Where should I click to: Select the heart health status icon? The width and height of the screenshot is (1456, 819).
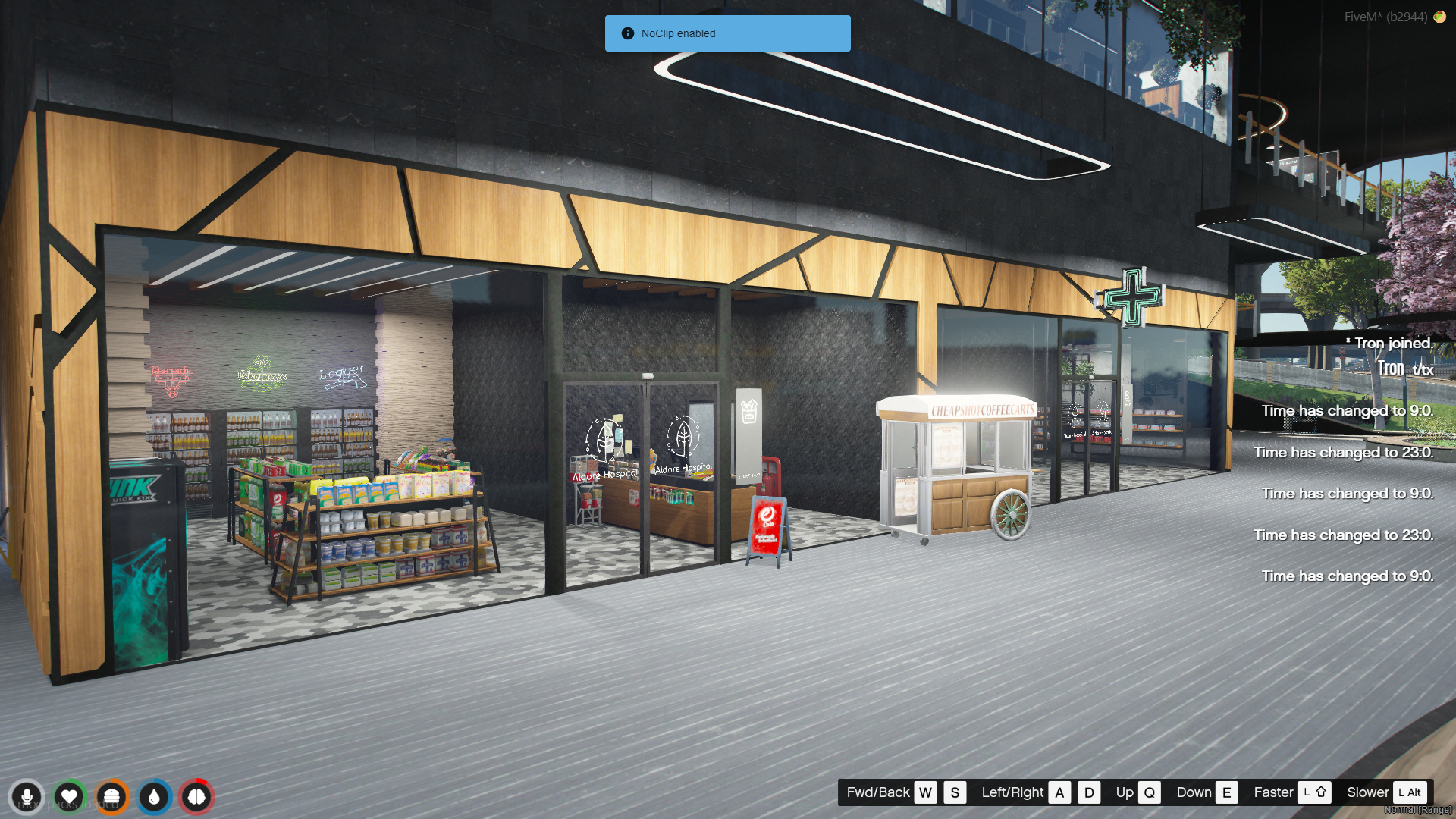[x=69, y=797]
